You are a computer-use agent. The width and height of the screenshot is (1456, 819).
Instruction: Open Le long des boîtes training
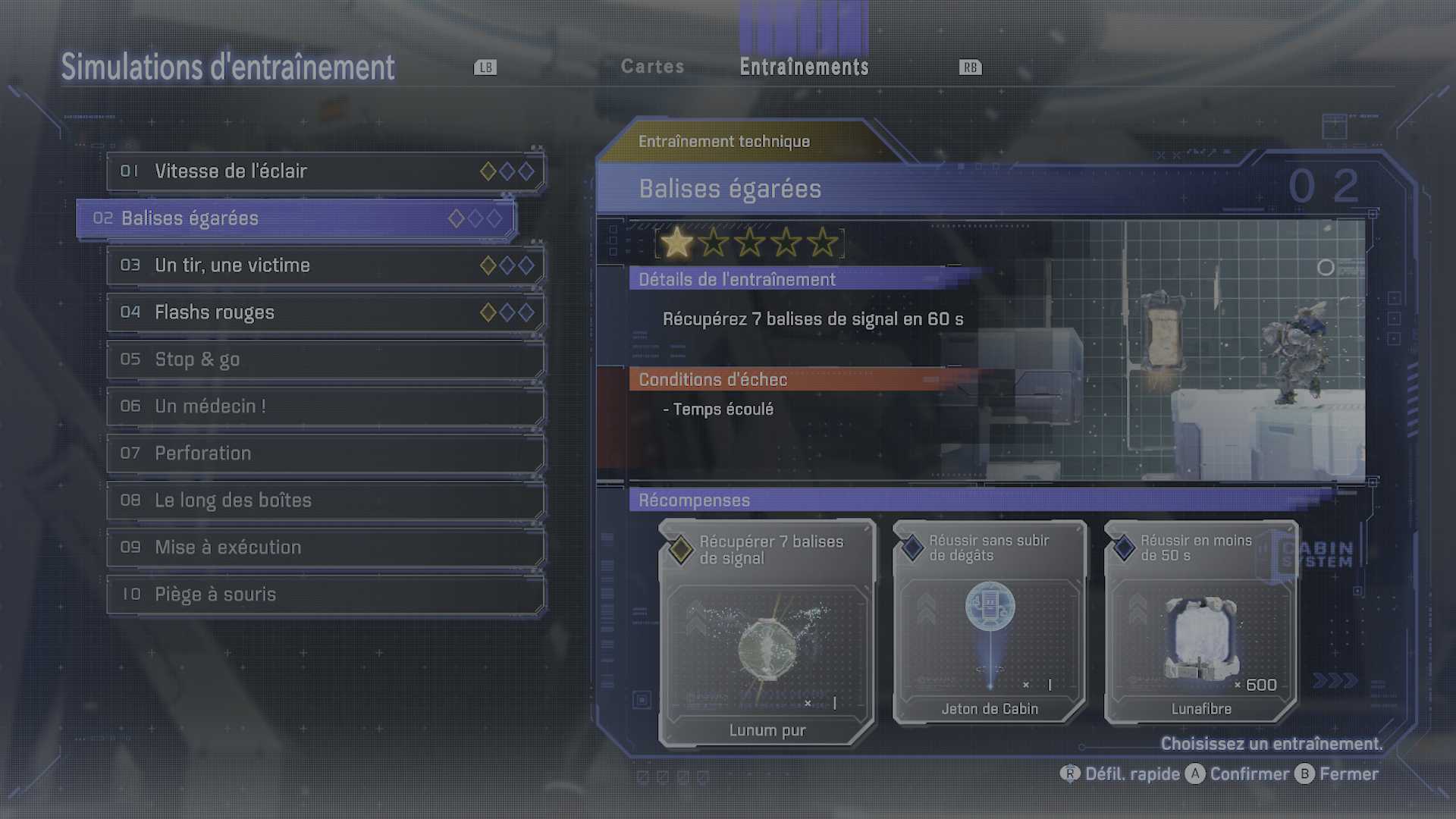point(325,500)
